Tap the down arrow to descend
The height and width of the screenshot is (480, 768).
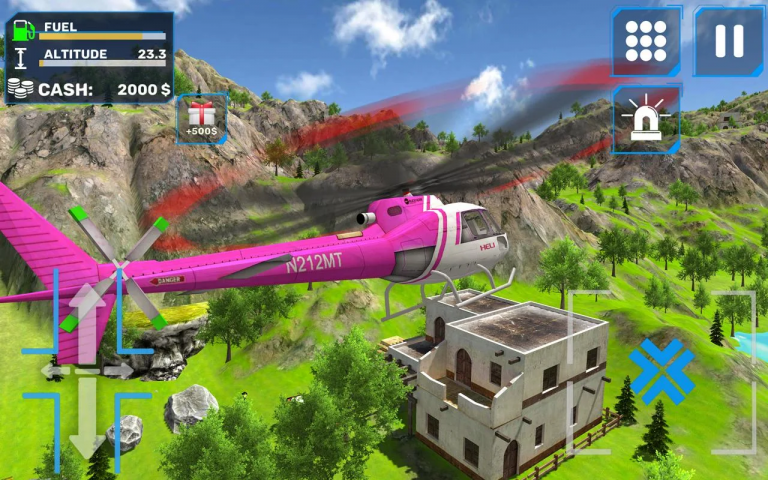[87, 420]
